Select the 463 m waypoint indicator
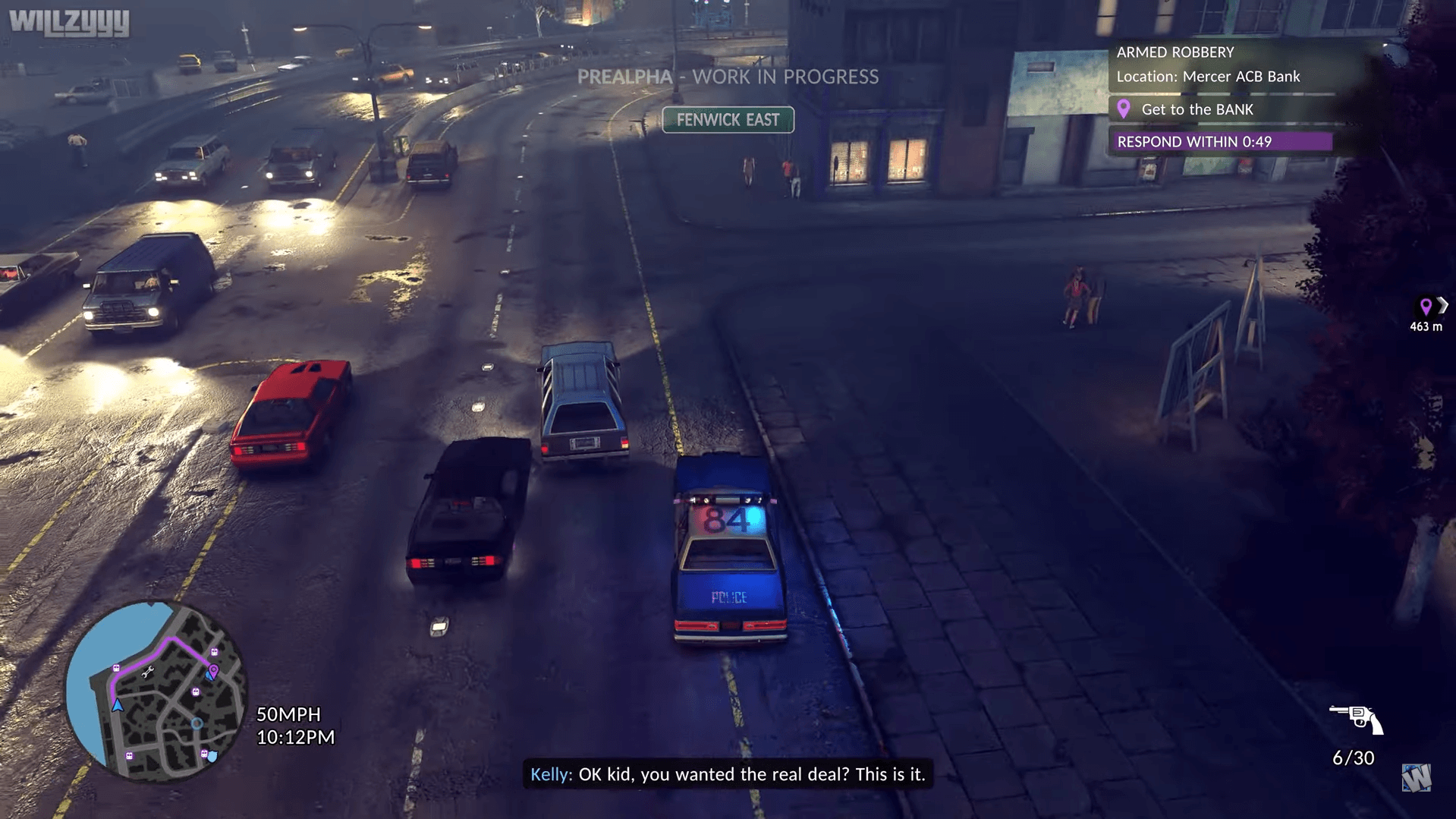Image resolution: width=1456 pixels, height=819 pixels. click(x=1426, y=314)
